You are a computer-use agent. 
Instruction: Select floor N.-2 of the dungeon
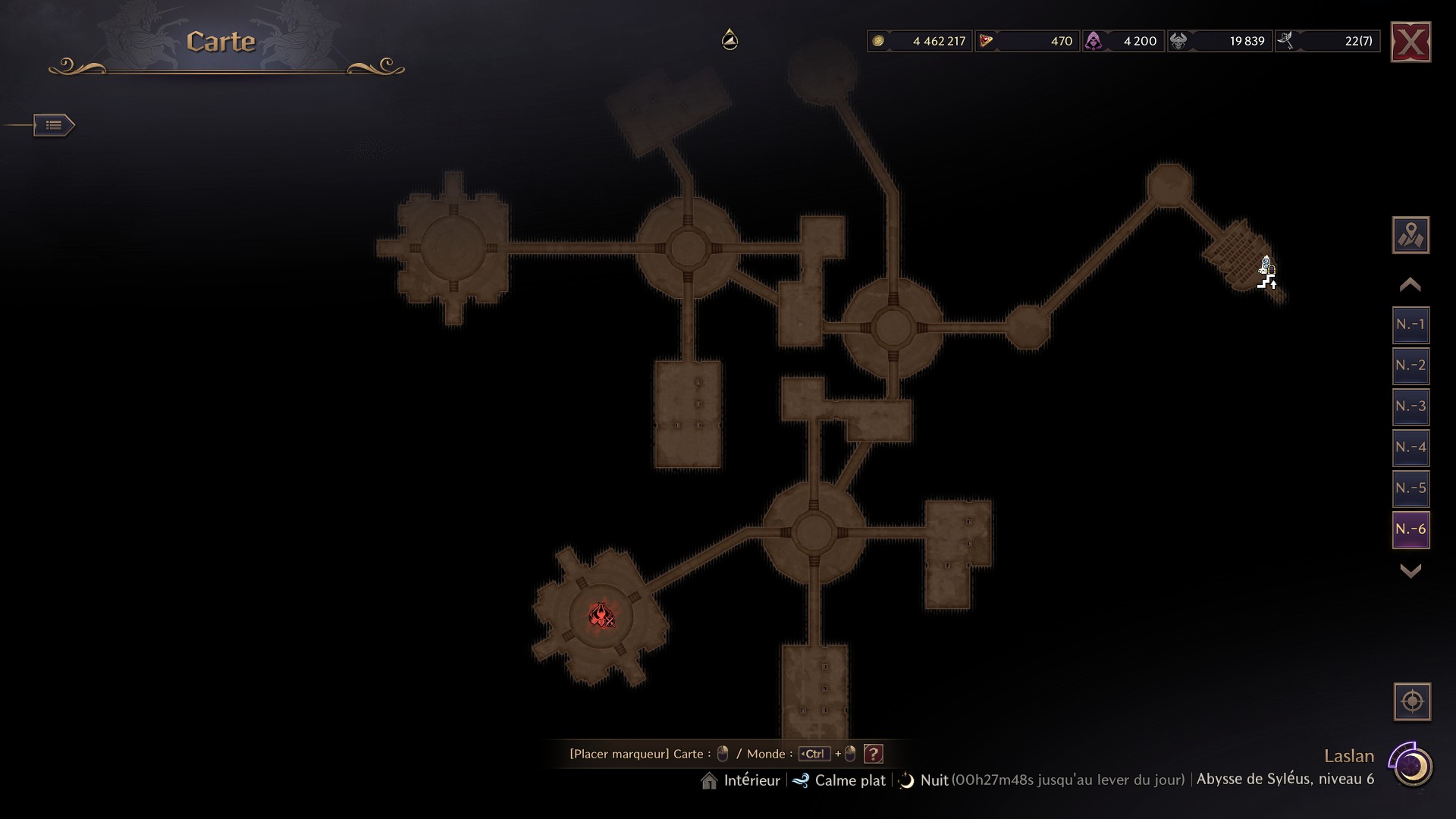[x=1410, y=366]
